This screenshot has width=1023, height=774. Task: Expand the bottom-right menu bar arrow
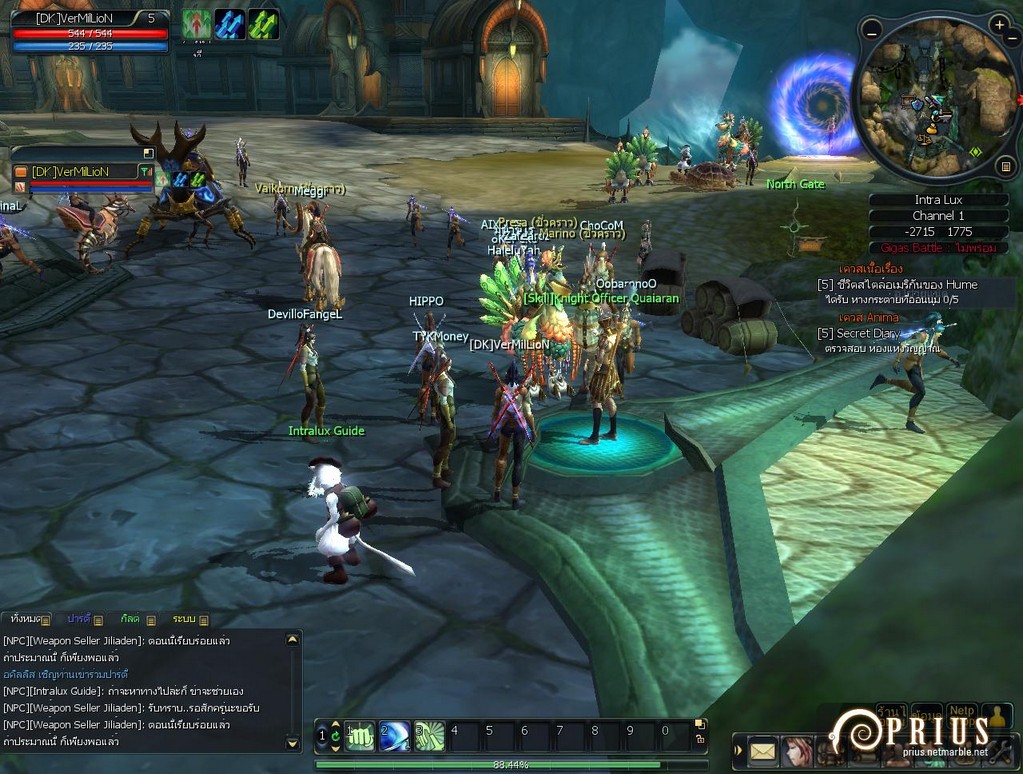(738, 750)
